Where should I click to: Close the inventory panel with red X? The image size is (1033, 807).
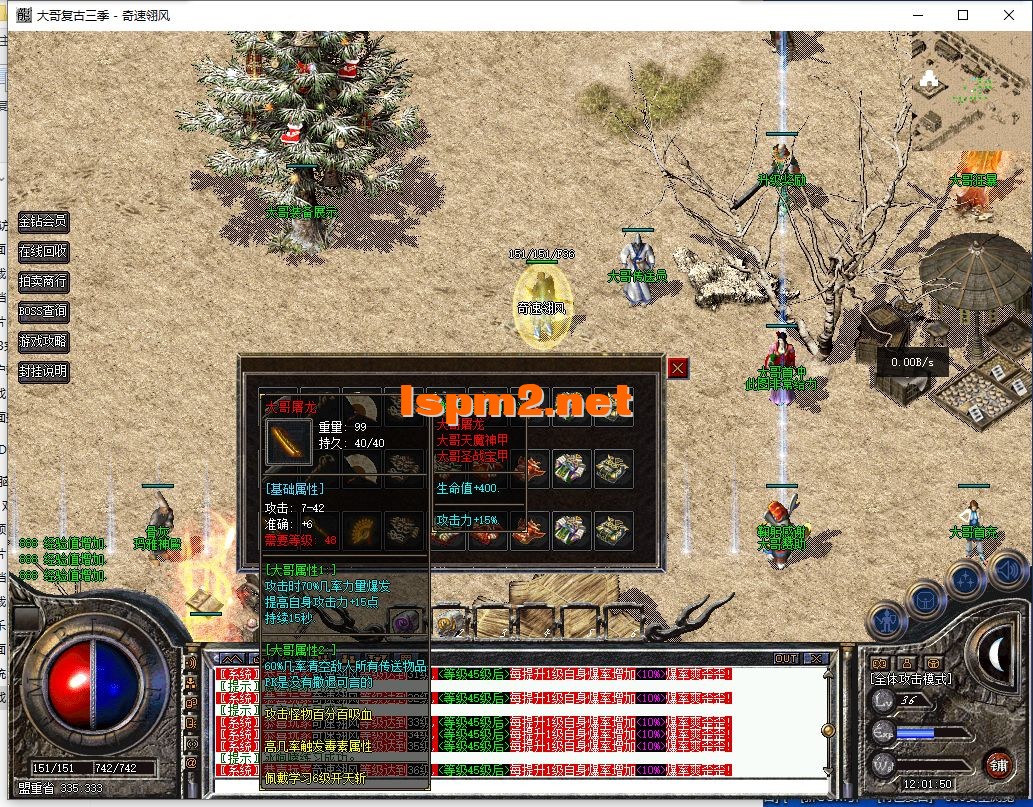click(x=678, y=368)
